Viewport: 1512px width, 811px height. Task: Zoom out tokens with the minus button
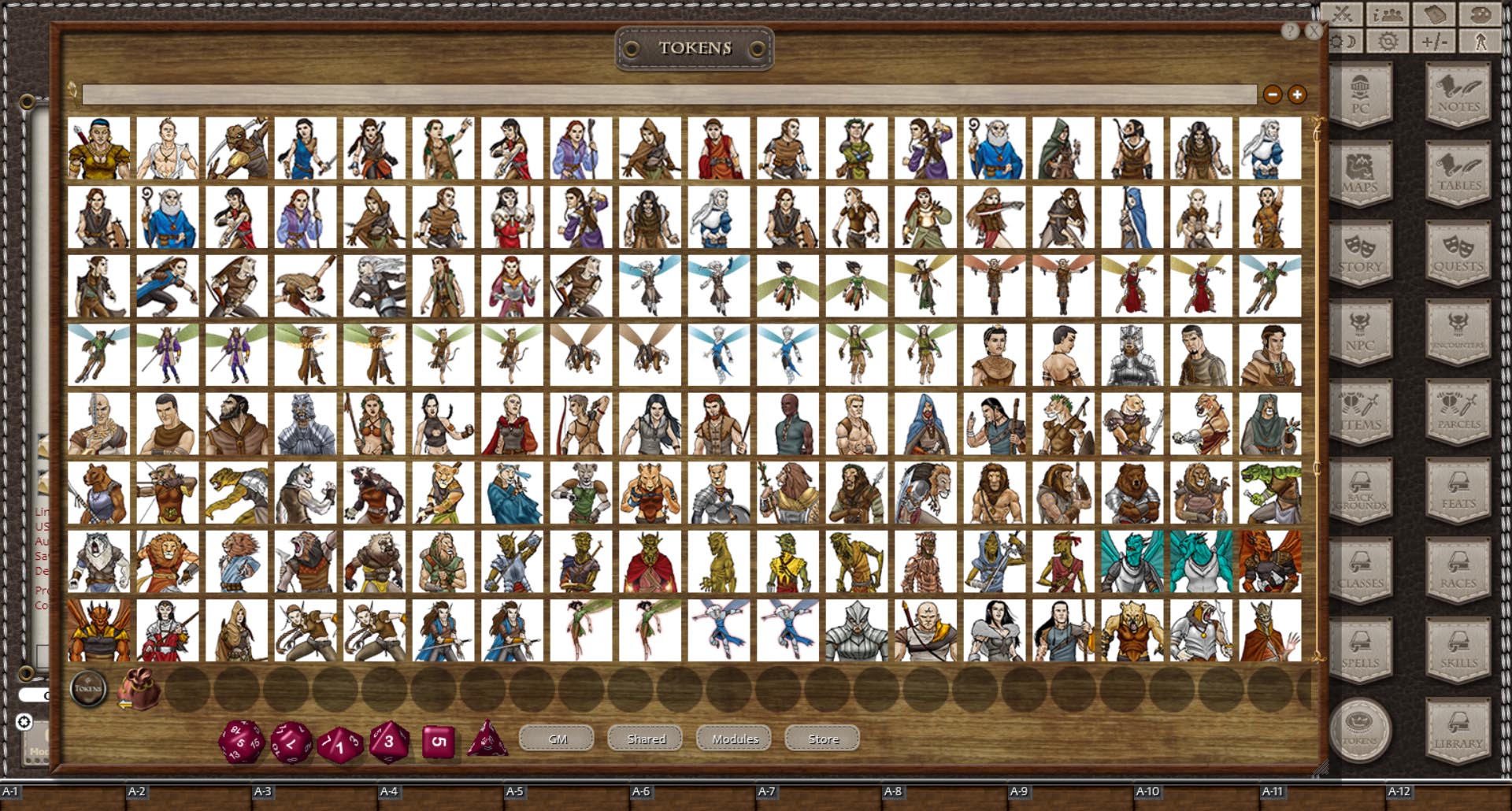pos(1273,94)
